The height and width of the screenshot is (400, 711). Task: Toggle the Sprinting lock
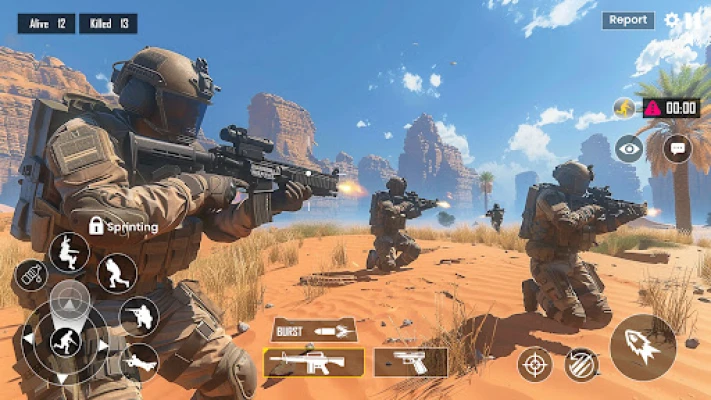click(x=96, y=226)
